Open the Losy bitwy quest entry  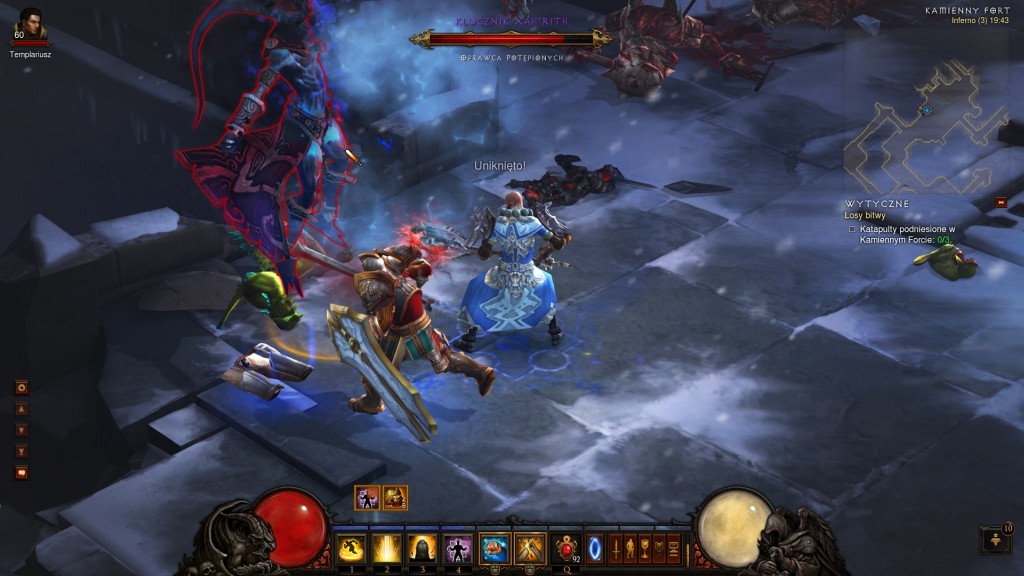tap(866, 215)
